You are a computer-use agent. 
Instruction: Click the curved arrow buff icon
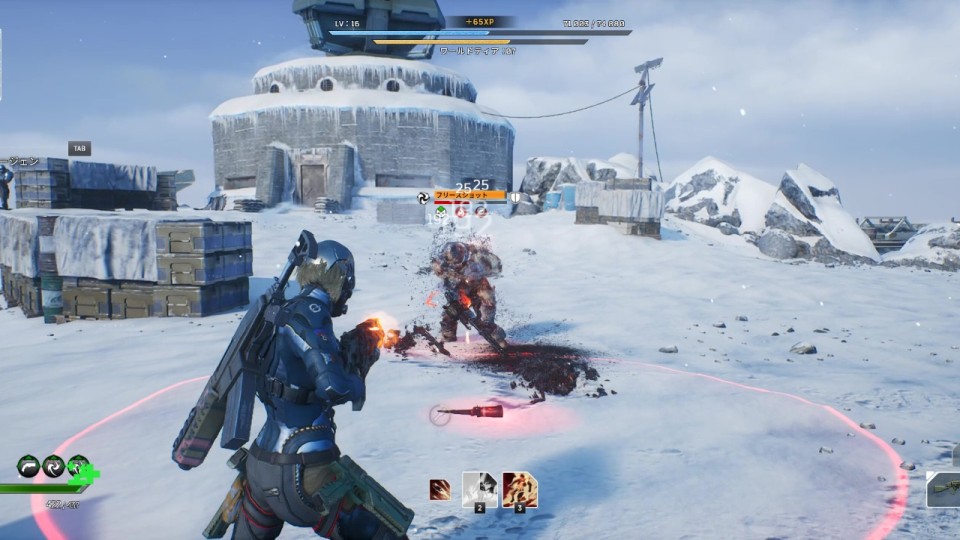[x=30, y=465]
